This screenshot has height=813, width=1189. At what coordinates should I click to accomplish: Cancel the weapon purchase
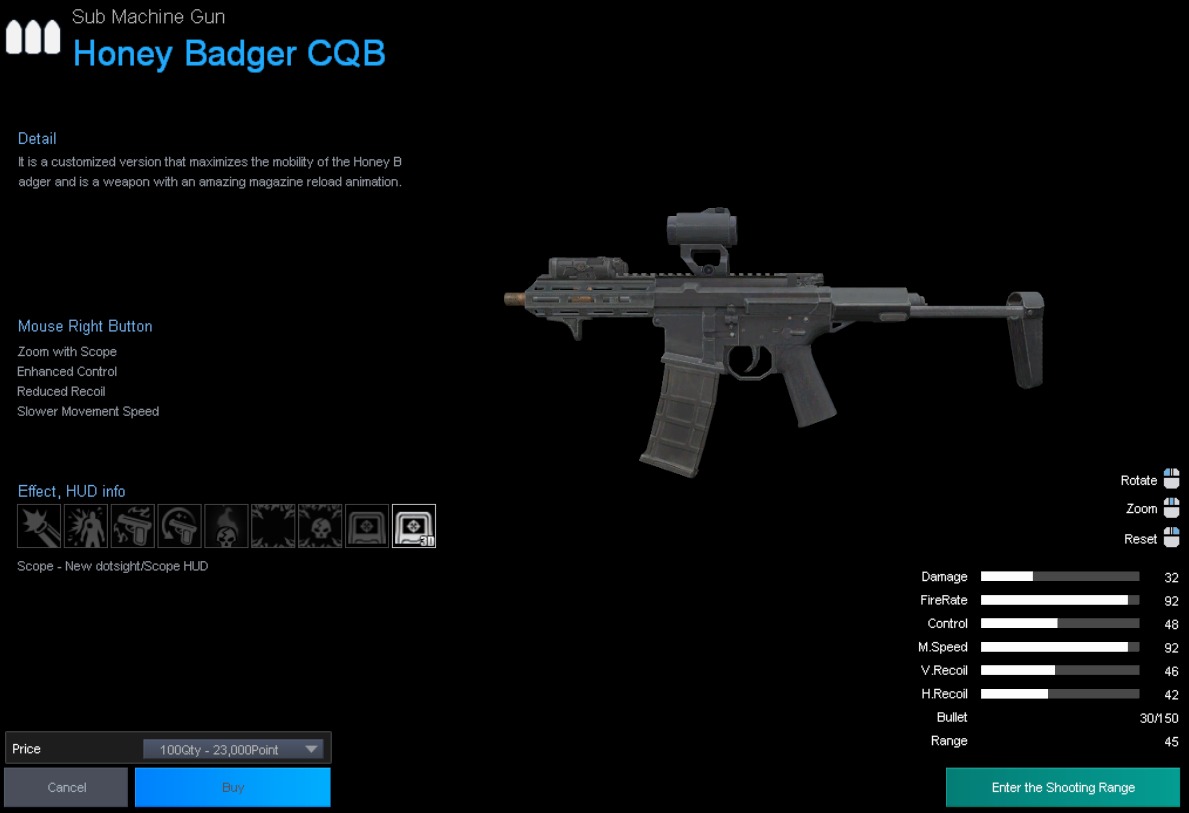click(66, 787)
